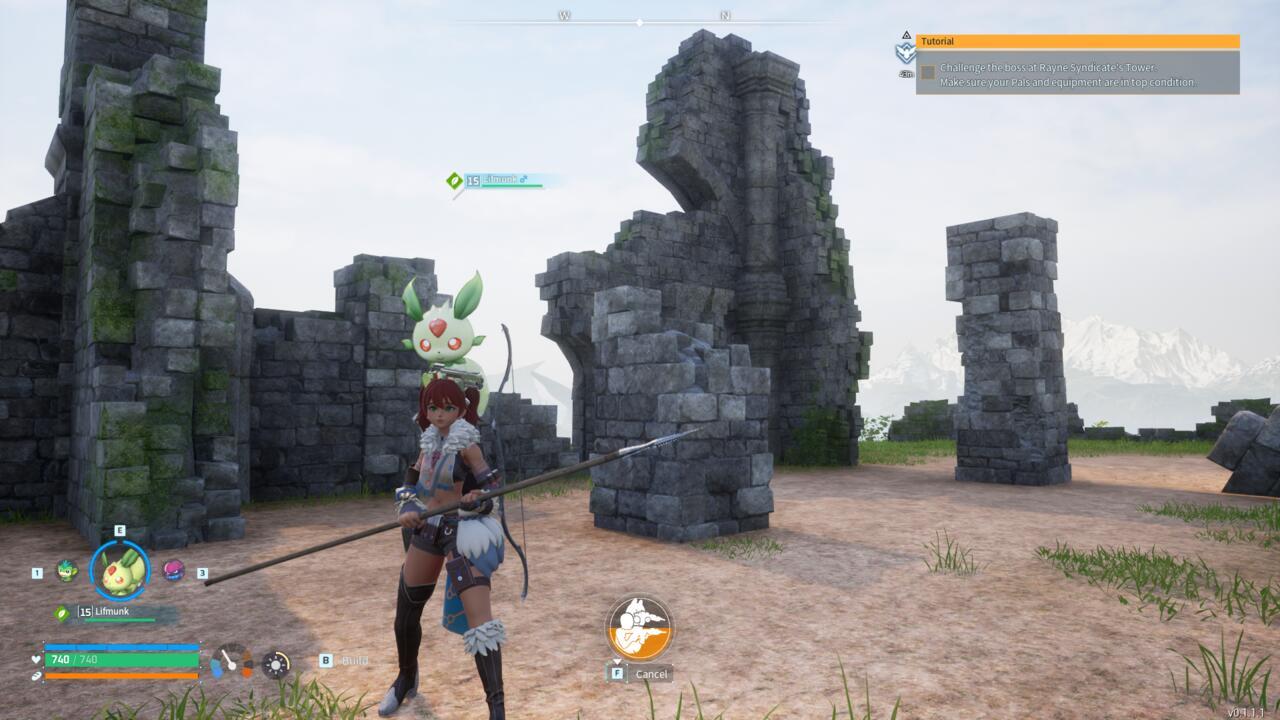The width and height of the screenshot is (1280, 720).
Task: Click the Lifmunk partner skill icon
Action: (x=639, y=627)
